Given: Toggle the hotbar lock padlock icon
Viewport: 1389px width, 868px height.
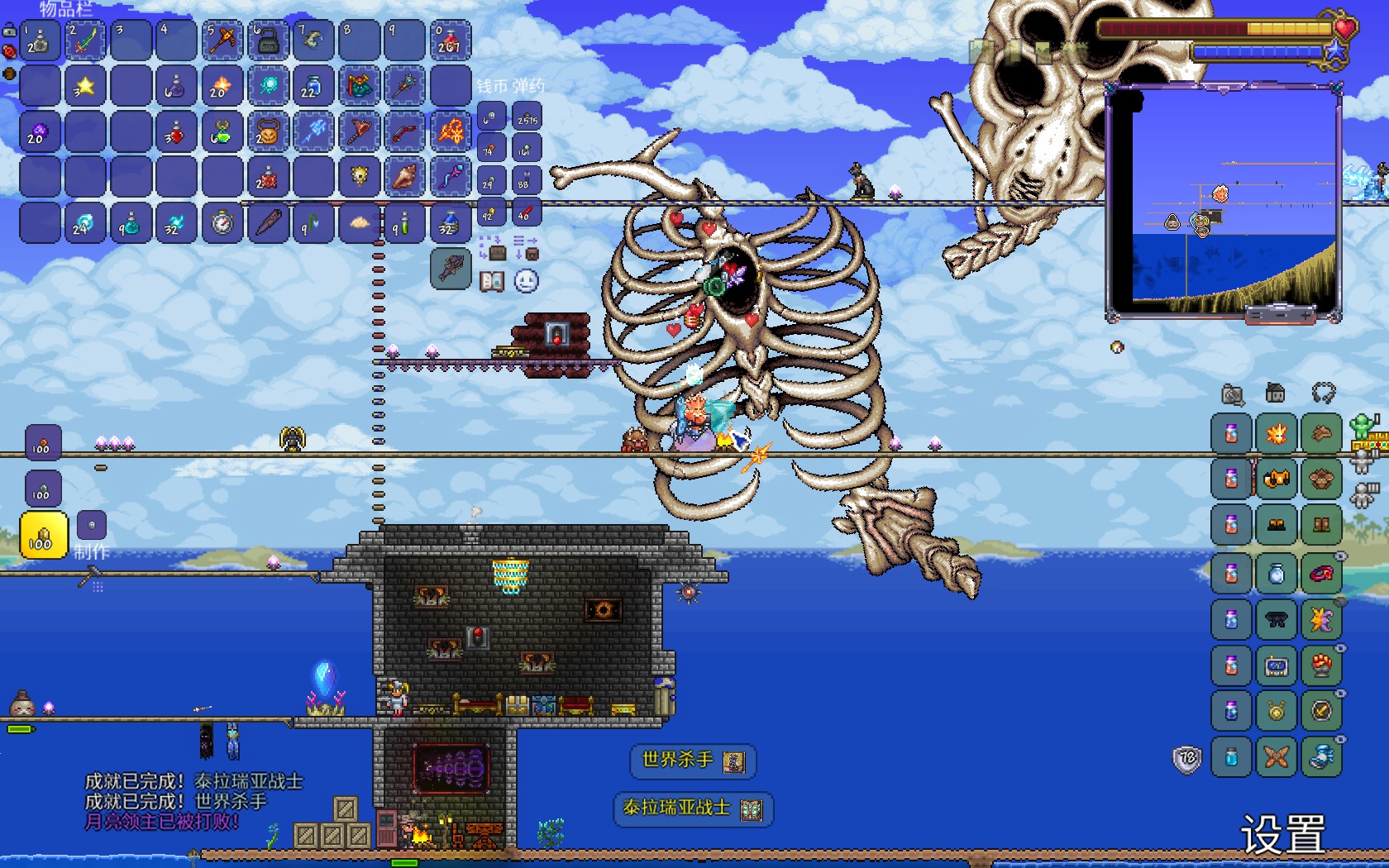Looking at the screenshot, I should tap(9, 31).
